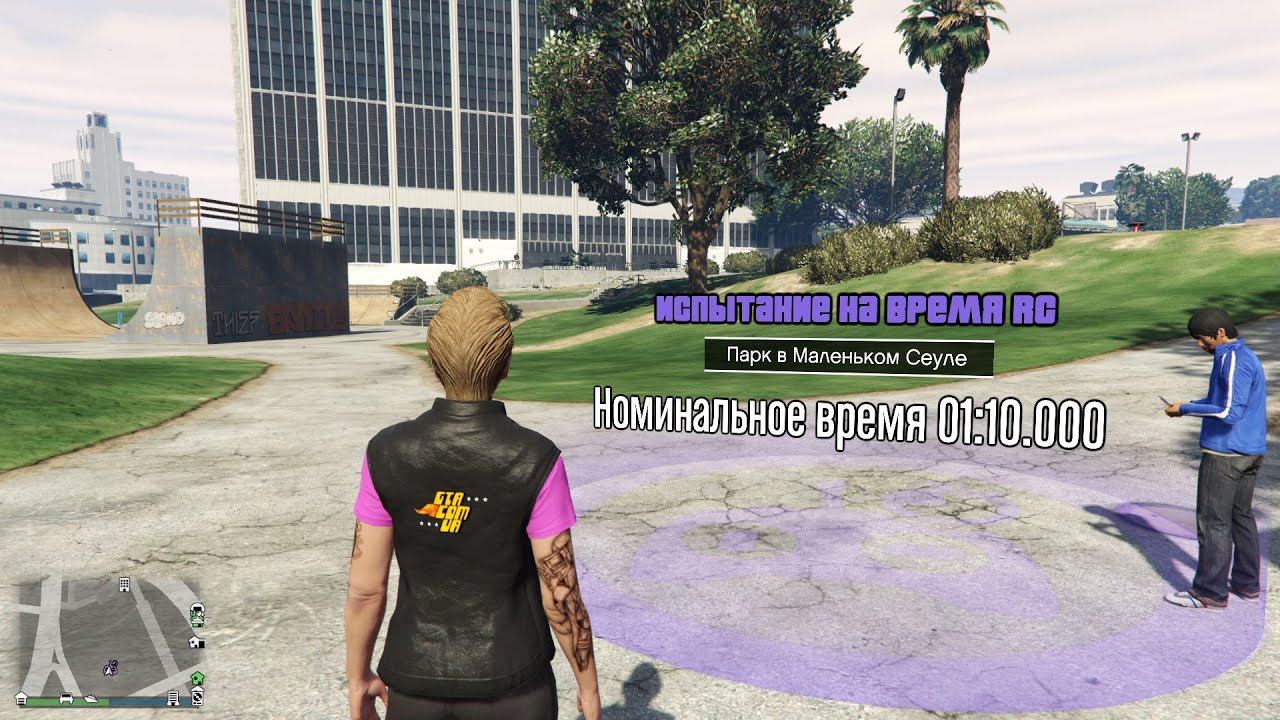Open the minimap in the corner
Screen dimensions: 1280x720
(x=110, y=634)
